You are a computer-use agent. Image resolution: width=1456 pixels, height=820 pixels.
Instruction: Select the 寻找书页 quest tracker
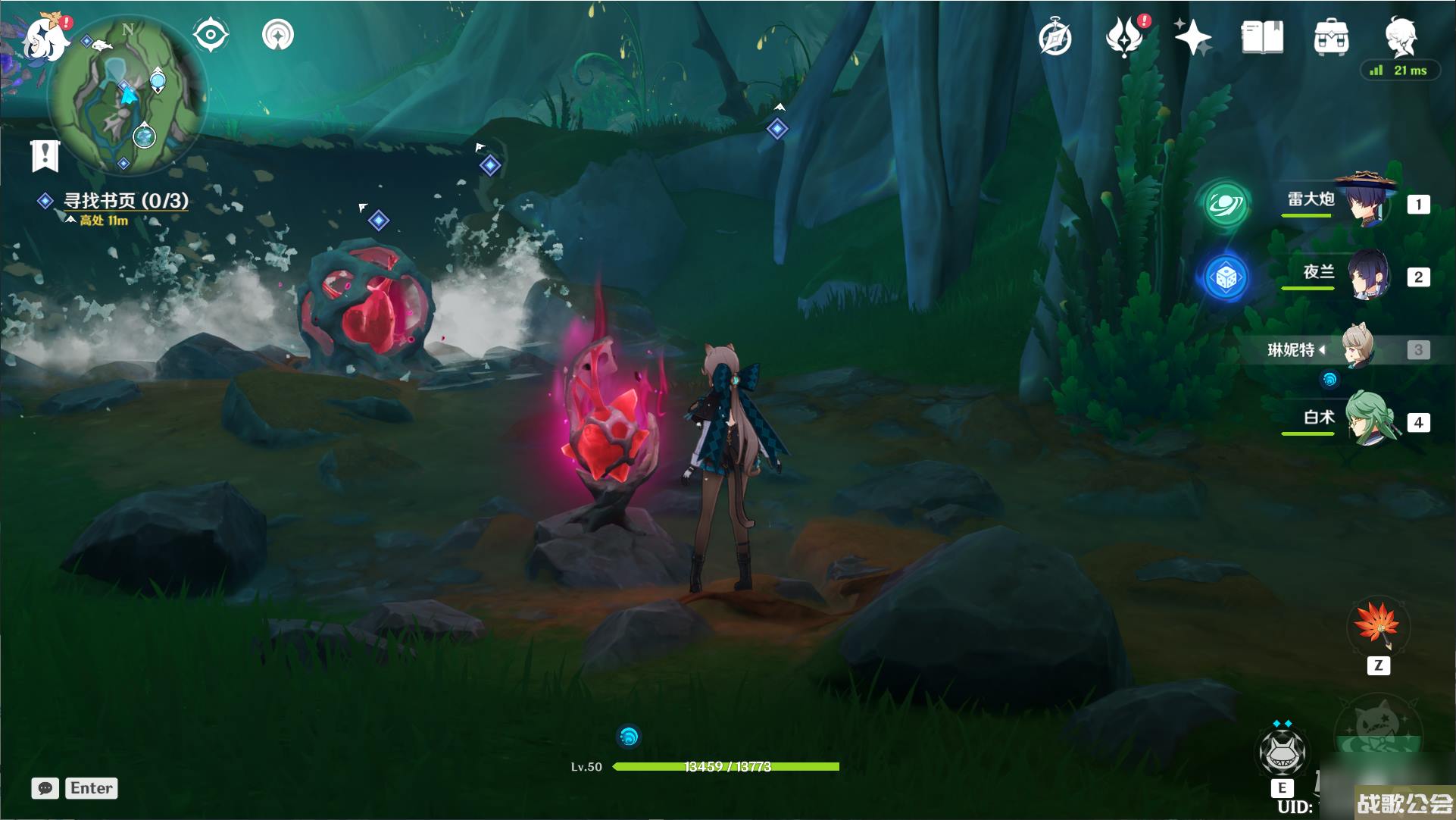[x=125, y=201]
